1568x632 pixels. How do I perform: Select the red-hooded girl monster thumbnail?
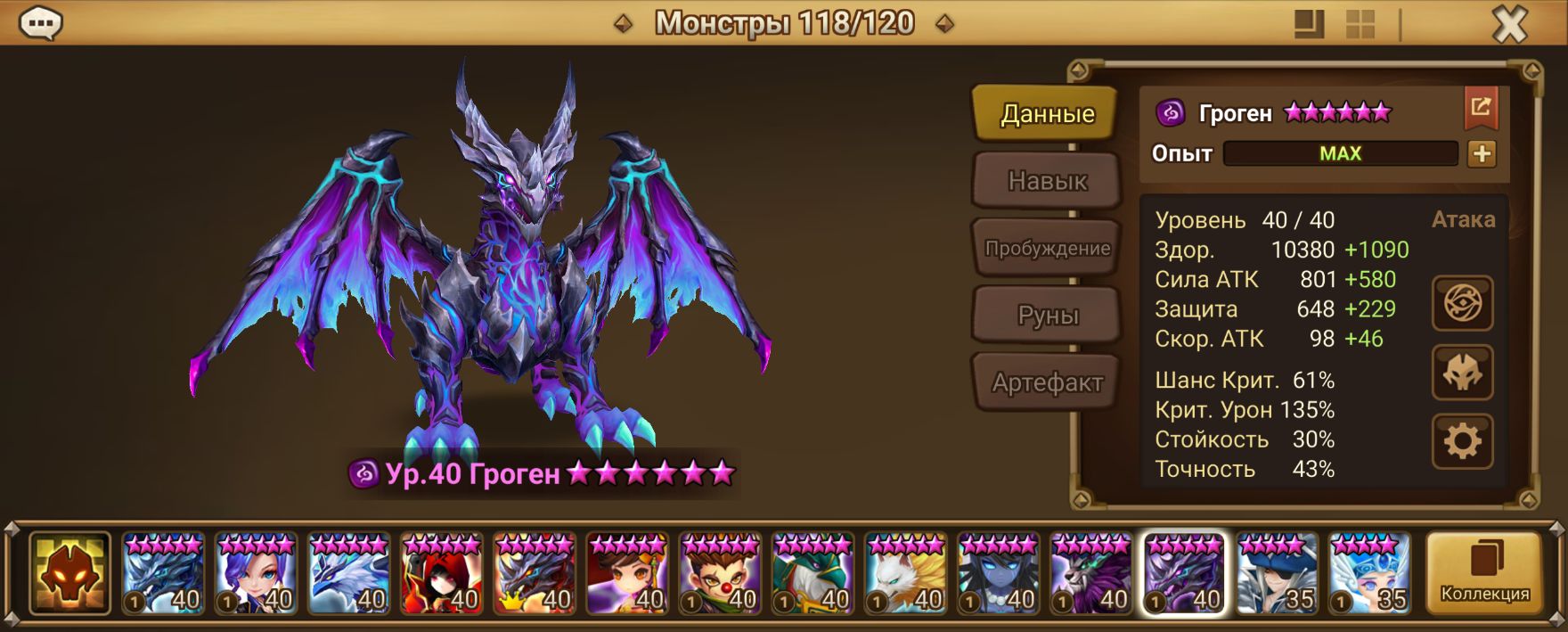442,573
